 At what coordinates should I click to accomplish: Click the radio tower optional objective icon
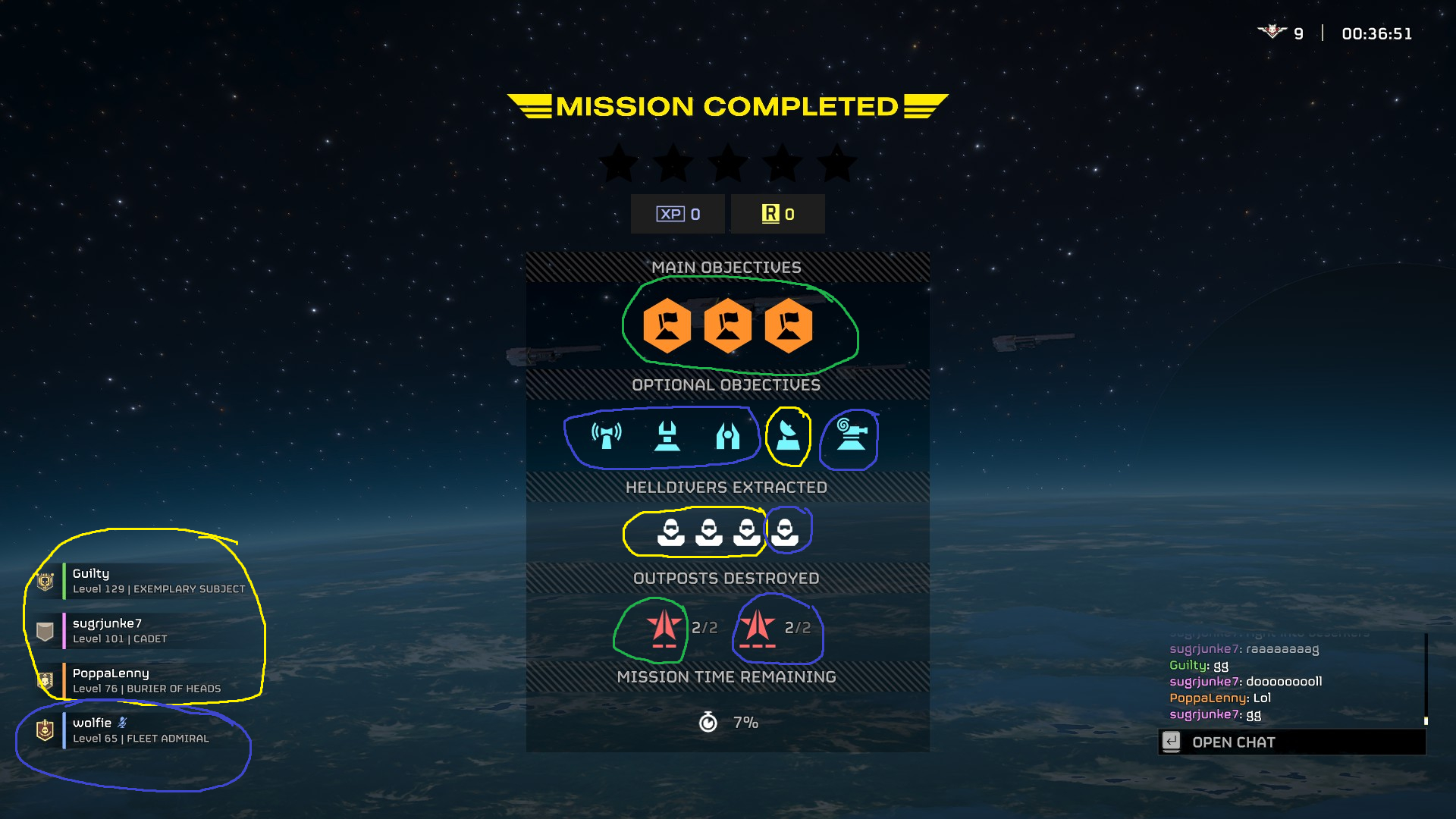pyautogui.click(x=606, y=435)
